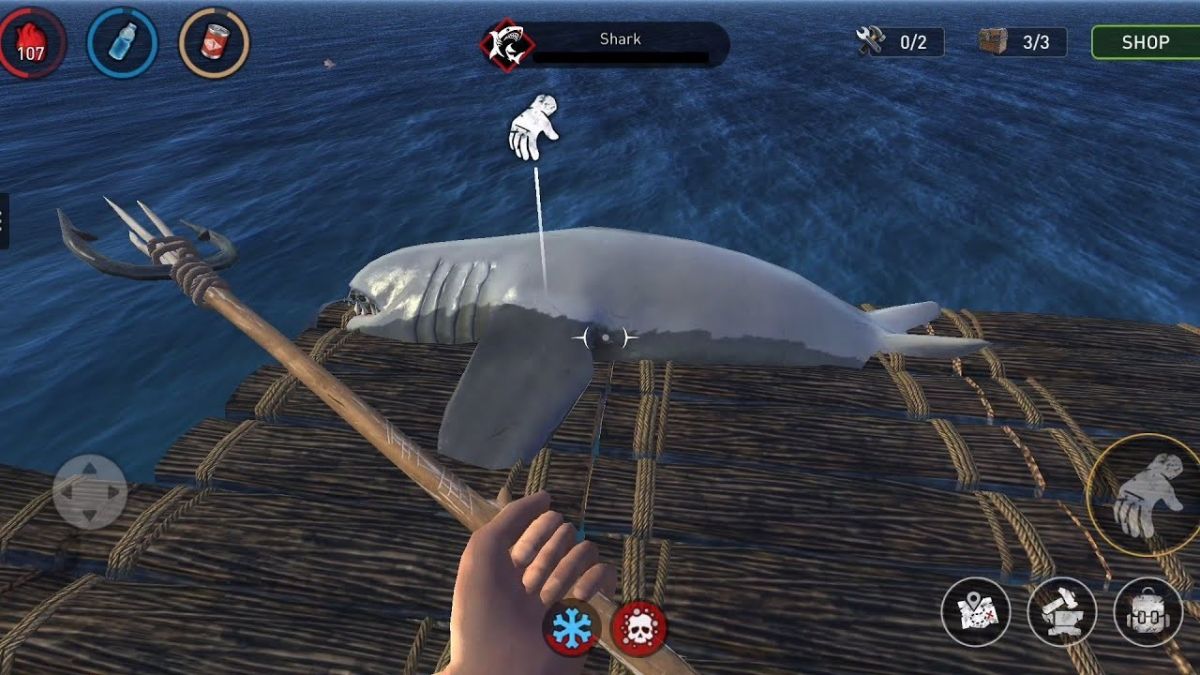This screenshot has width=1200, height=675.
Task: Open the treasure chest counter
Action: pyautogui.click(x=1021, y=42)
